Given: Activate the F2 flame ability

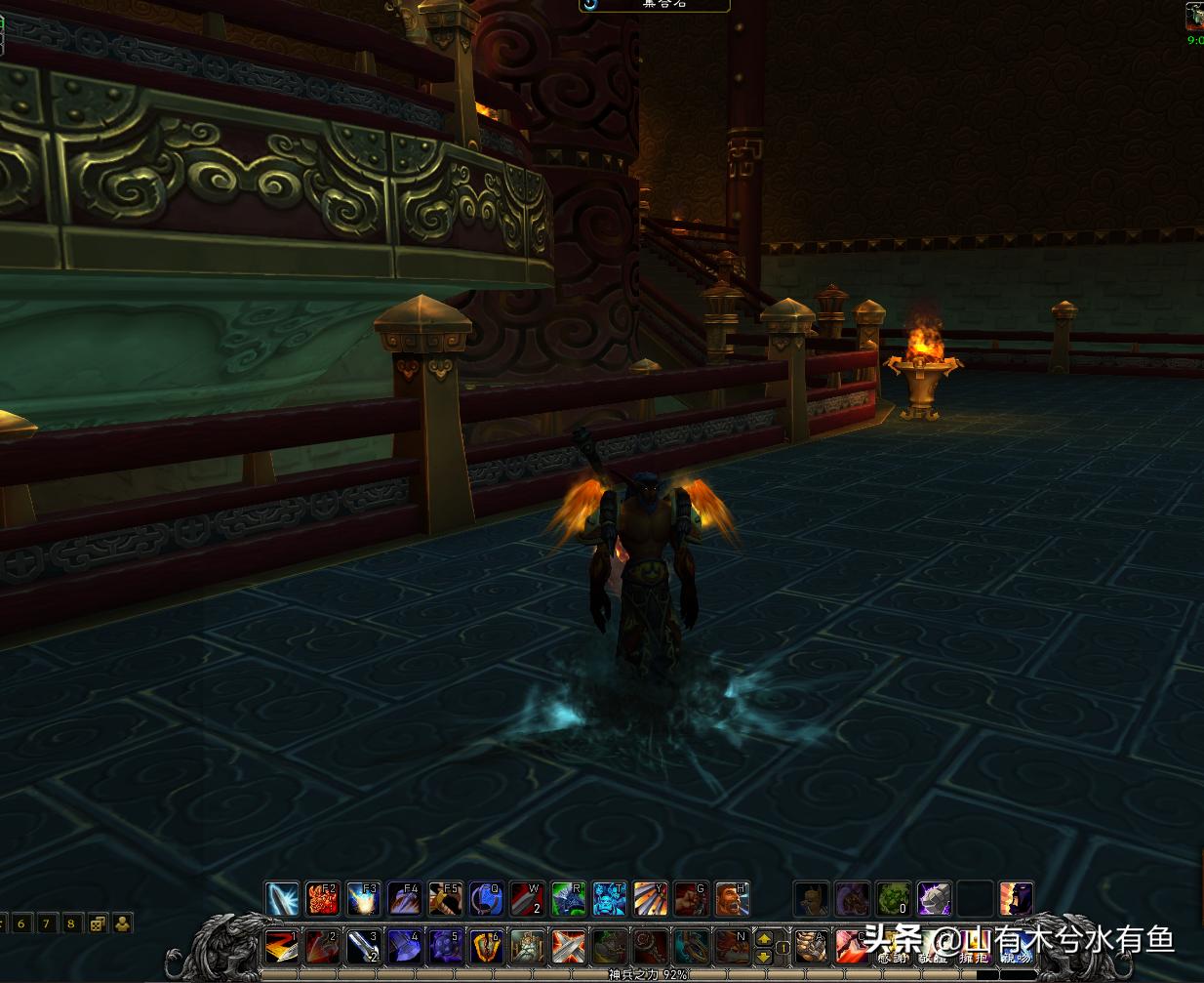Looking at the screenshot, I should point(323,898).
